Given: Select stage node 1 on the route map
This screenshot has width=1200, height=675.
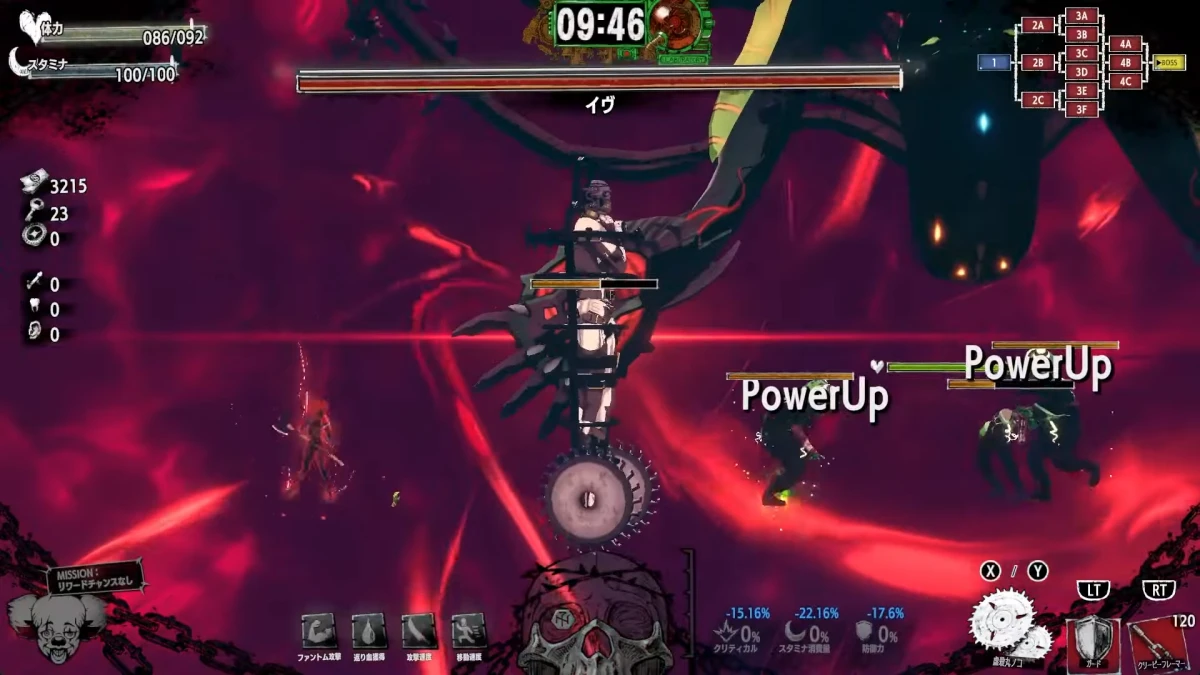Looking at the screenshot, I should (x=994, y=63).
